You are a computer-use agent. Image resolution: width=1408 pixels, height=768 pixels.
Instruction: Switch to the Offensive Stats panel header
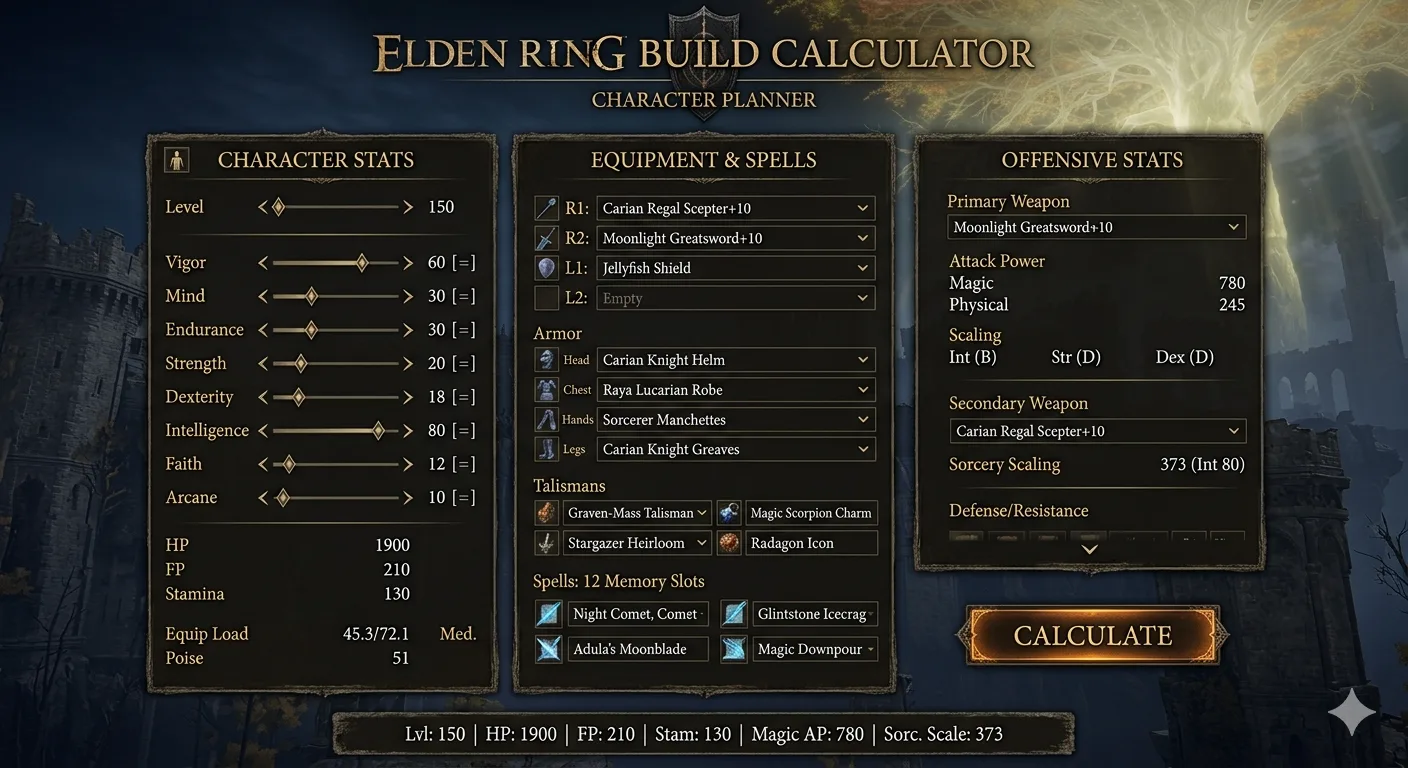tap(1092, 160)
